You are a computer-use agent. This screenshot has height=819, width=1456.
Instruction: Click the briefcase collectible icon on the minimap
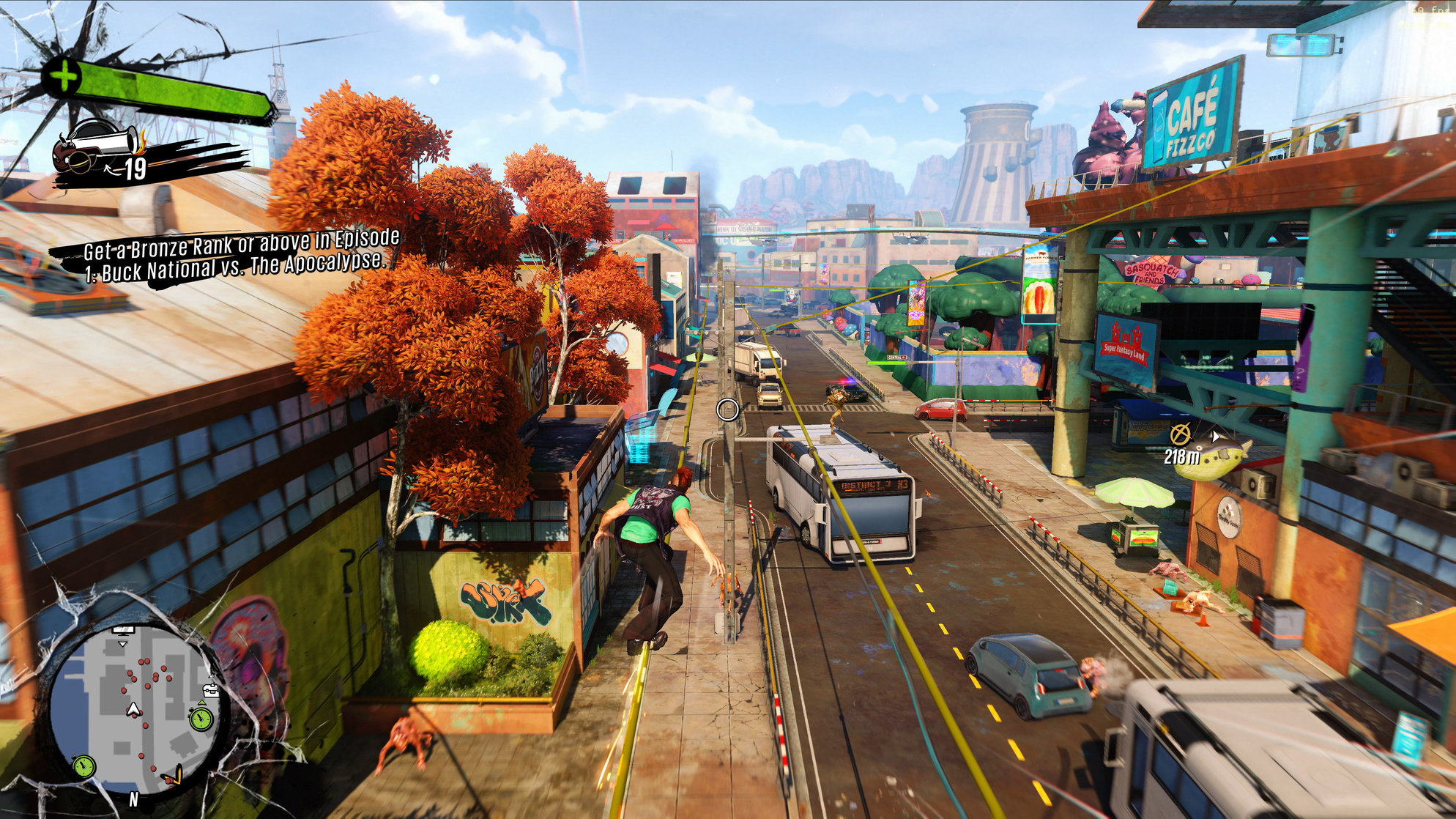pos(211,691)
